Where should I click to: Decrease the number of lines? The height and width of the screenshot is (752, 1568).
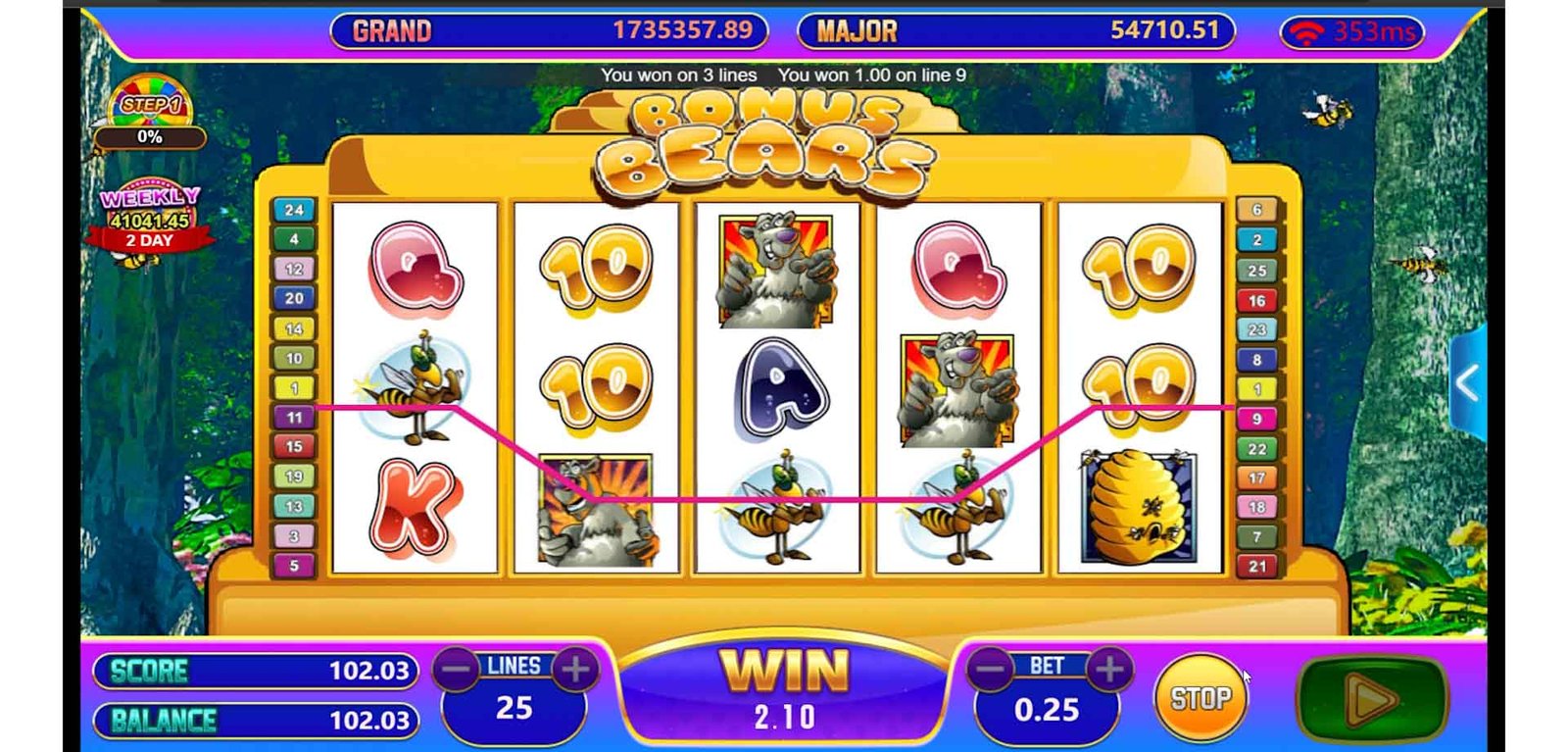click(x=457, y=670)
